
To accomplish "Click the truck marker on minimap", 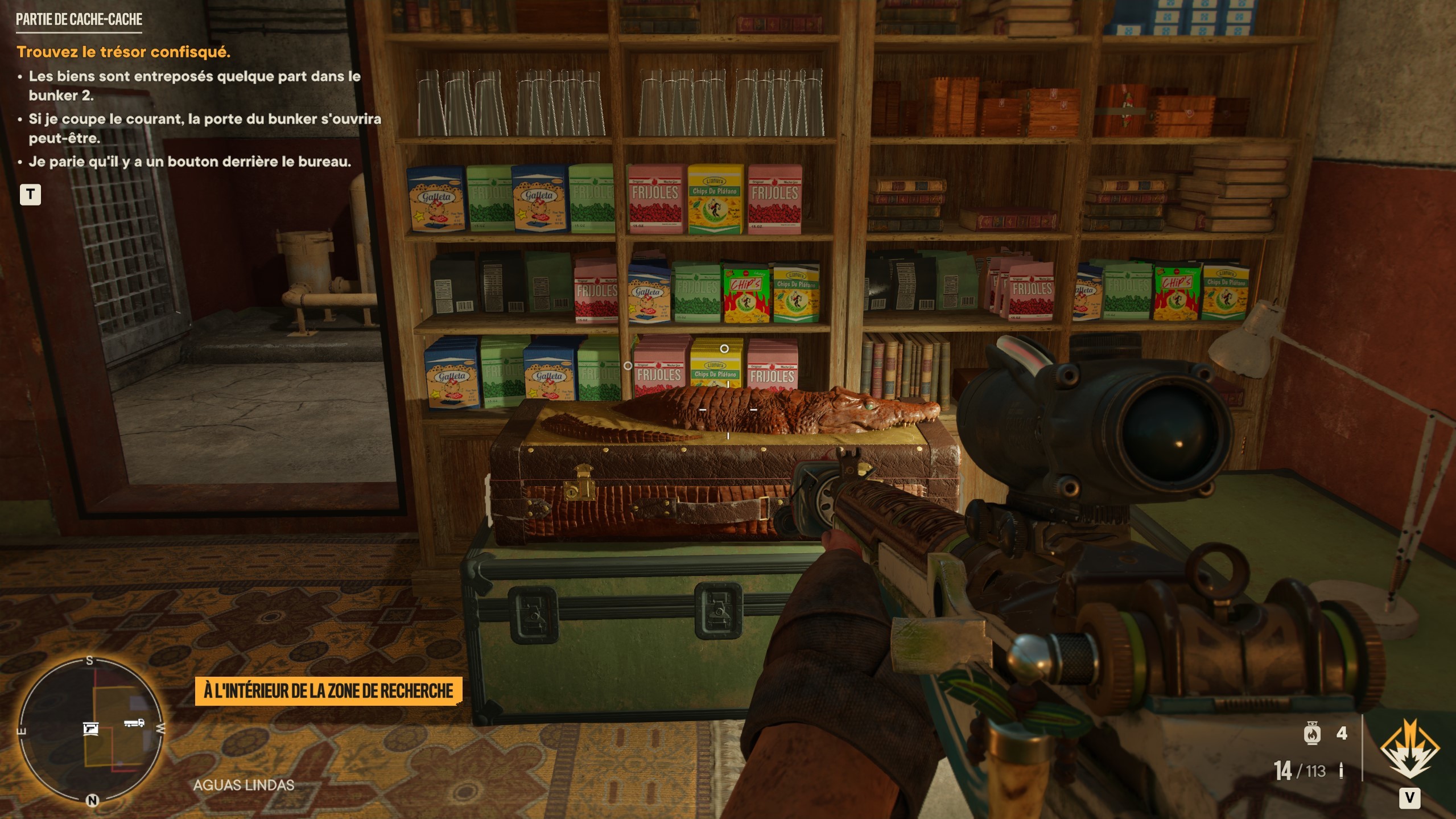I will pos(134,723).
